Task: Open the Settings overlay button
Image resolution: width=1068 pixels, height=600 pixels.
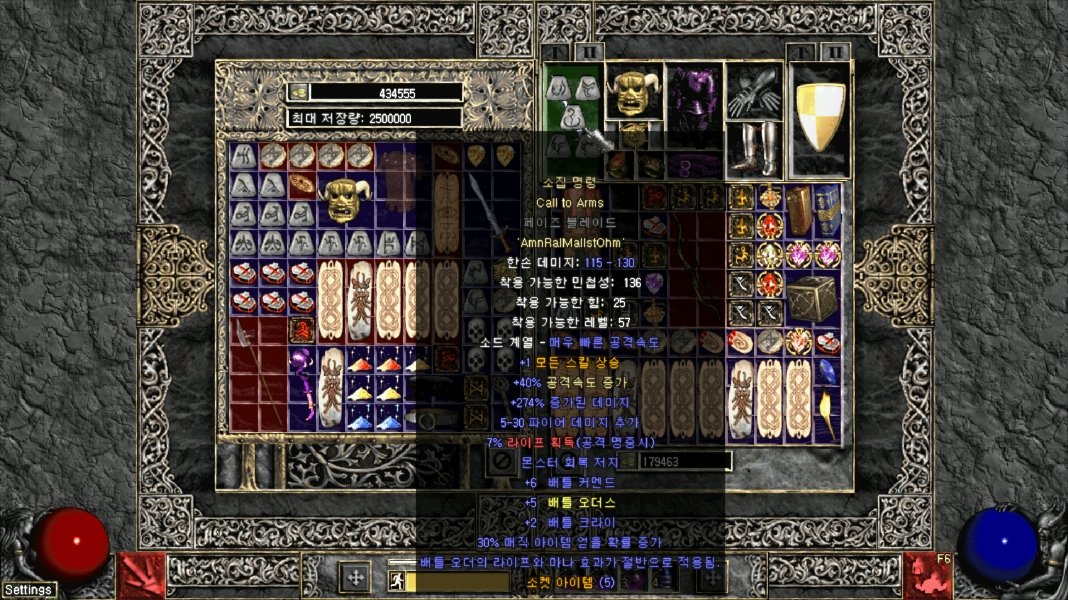Action: pyautogui.click(x=28, y=590)
